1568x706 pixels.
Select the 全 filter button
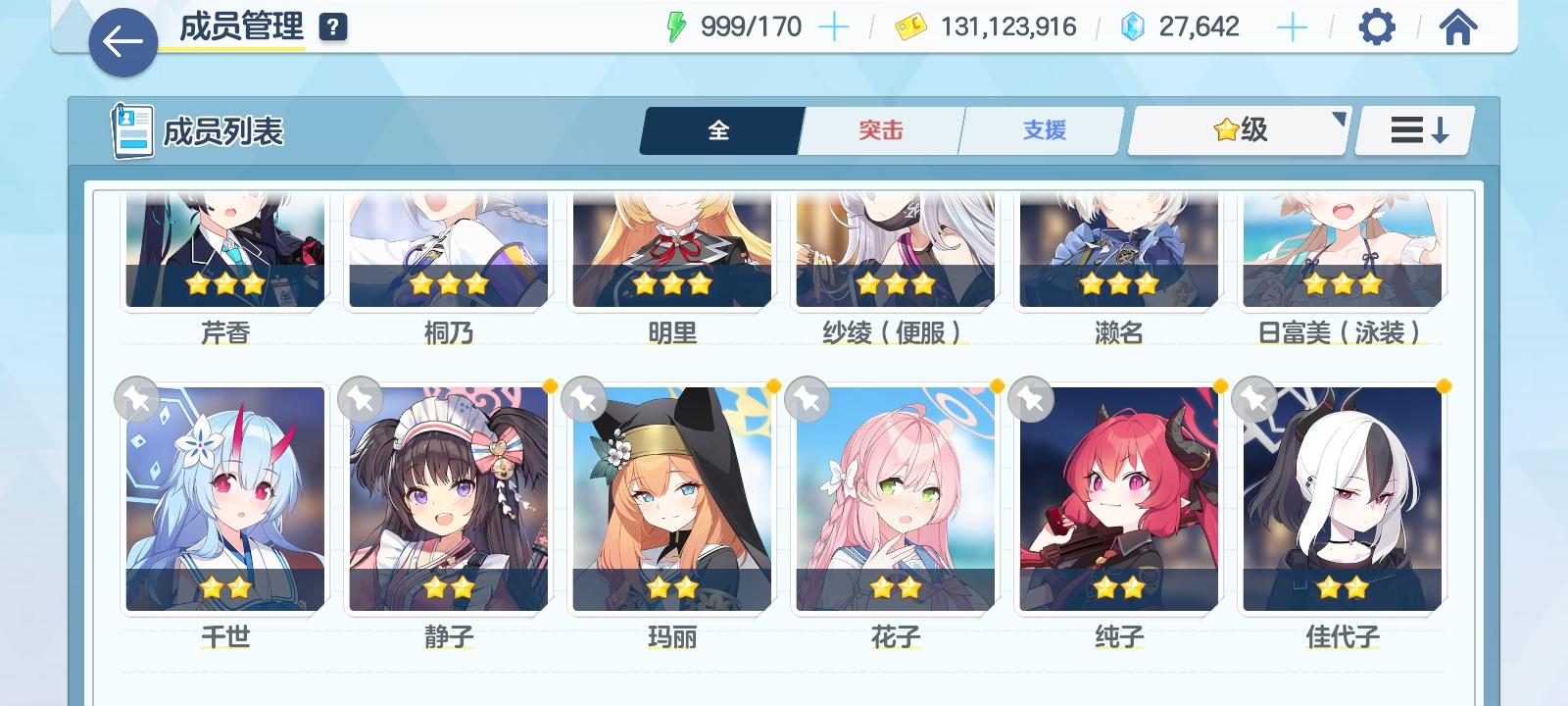(721, 128)
